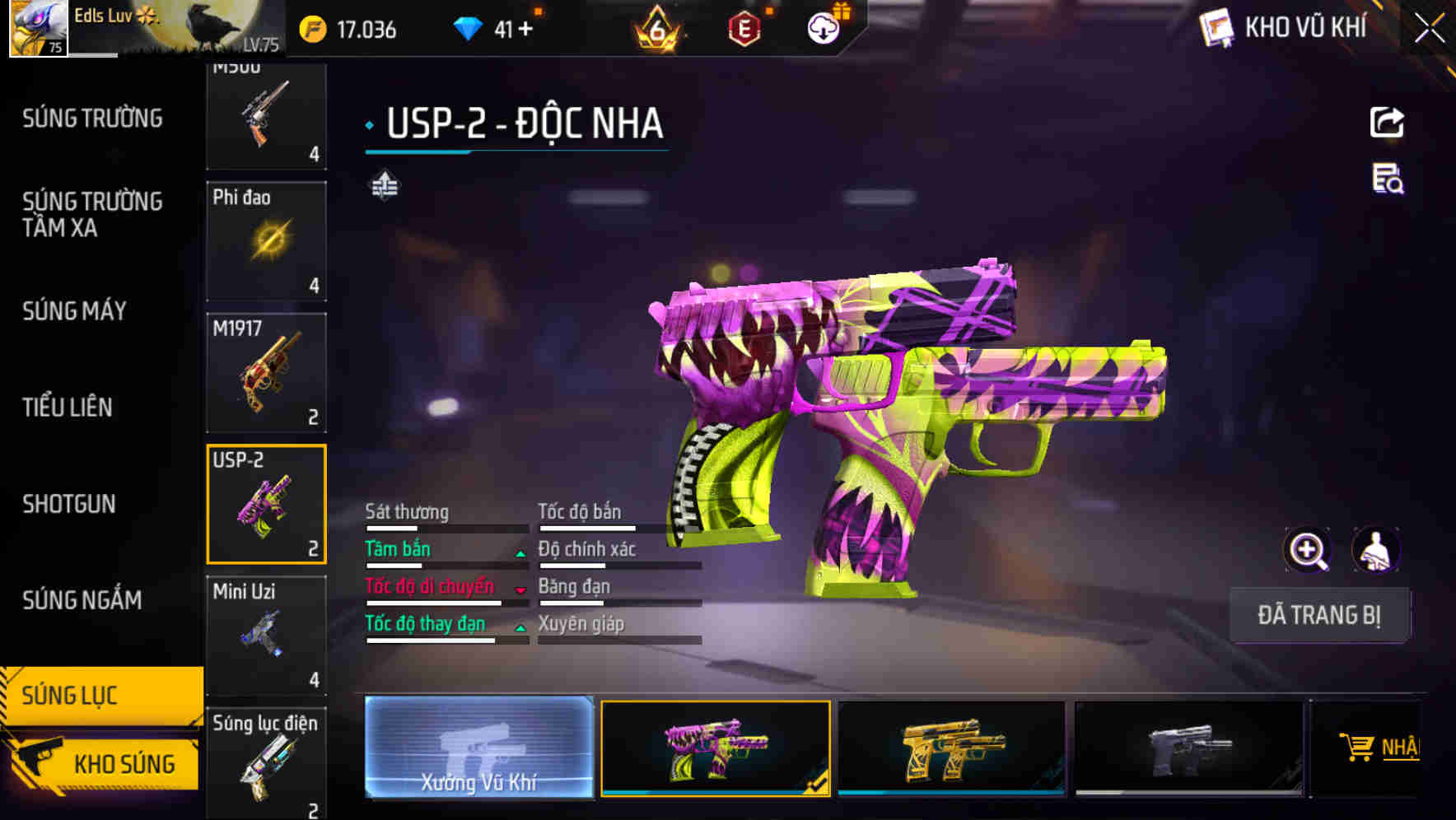Screen dimensions: 1456x820
Task: Open the weapon ranking icon below the title
Action: [x=385, y=187]
